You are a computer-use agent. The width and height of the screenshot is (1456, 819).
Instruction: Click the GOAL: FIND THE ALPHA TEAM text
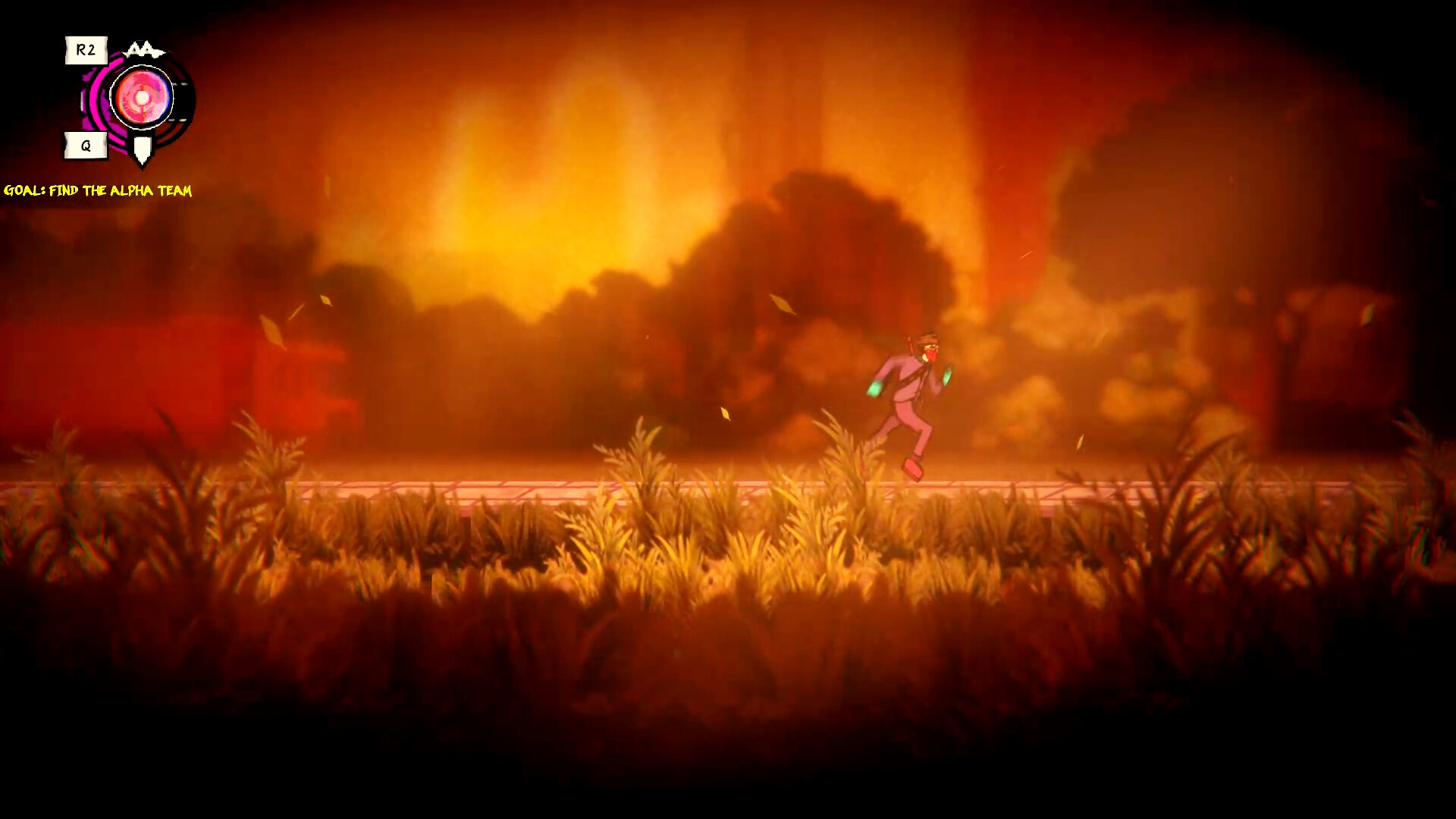pyautogui.click(x=99, y=192)
